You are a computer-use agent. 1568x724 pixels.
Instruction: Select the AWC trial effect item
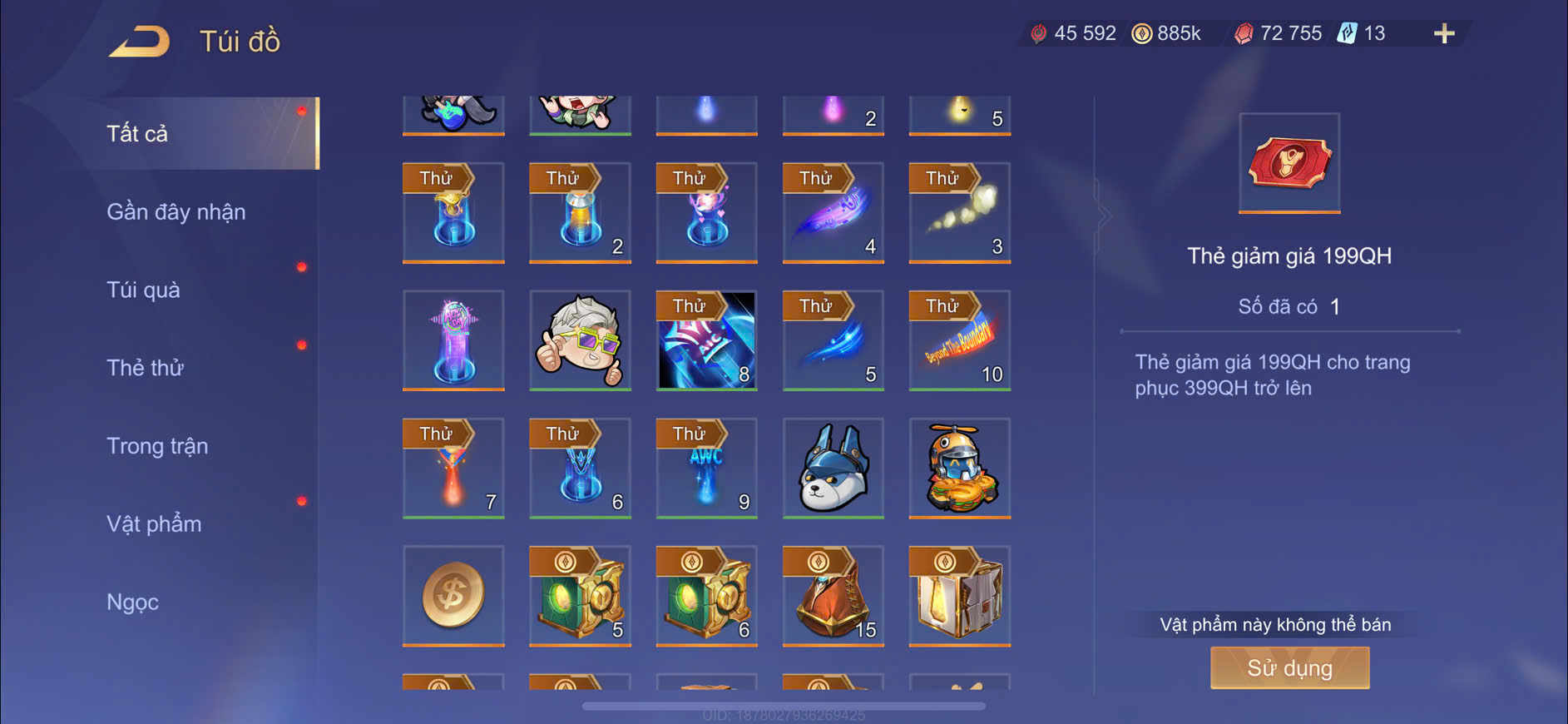pos(706,469)
